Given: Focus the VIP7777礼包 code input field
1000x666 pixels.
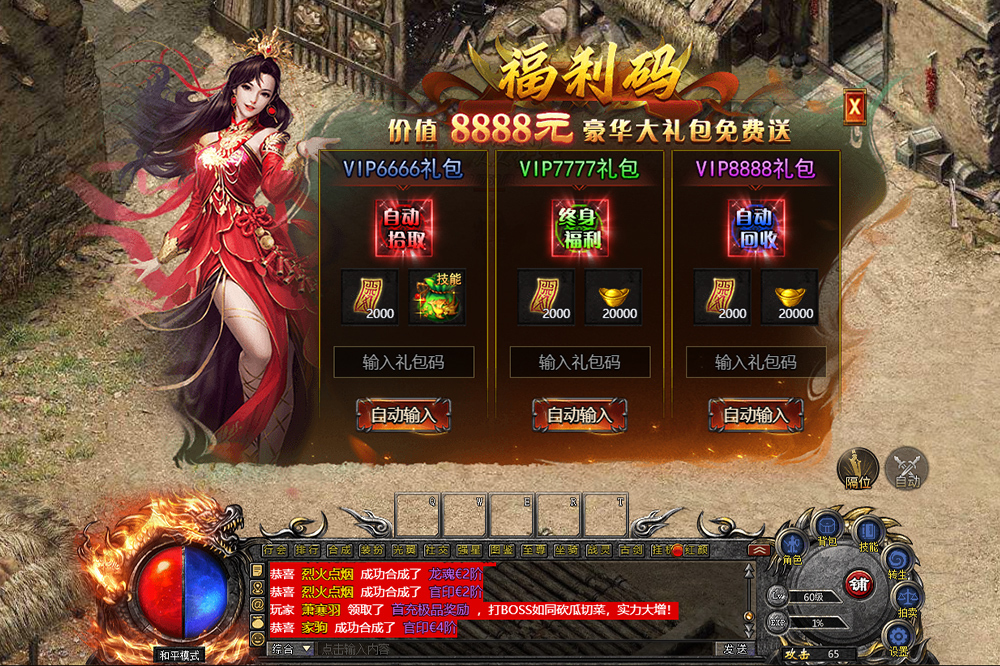Looking at the screenshot, I should click(580, 362).
